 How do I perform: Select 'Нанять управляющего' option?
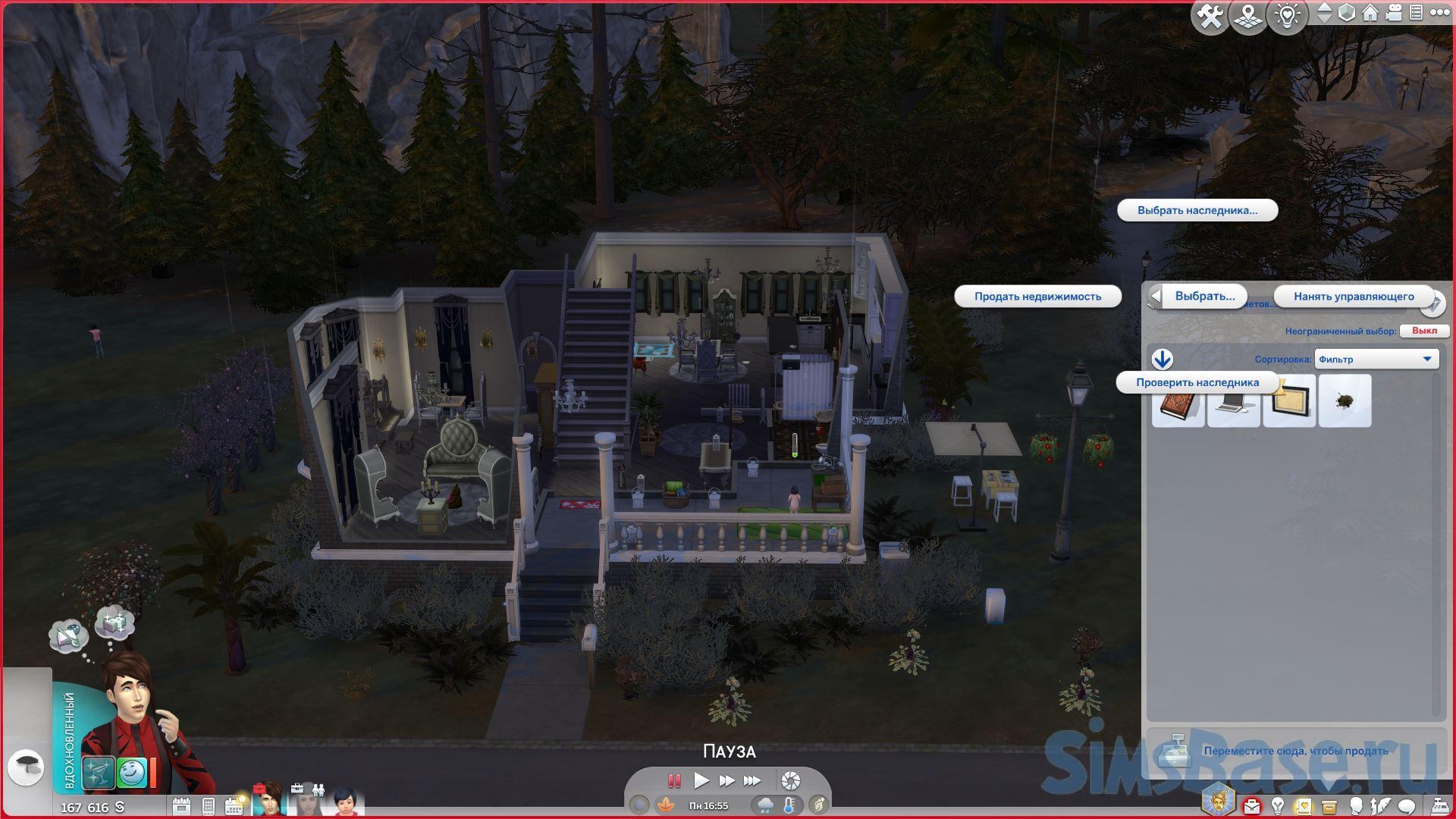(1354, 297)
